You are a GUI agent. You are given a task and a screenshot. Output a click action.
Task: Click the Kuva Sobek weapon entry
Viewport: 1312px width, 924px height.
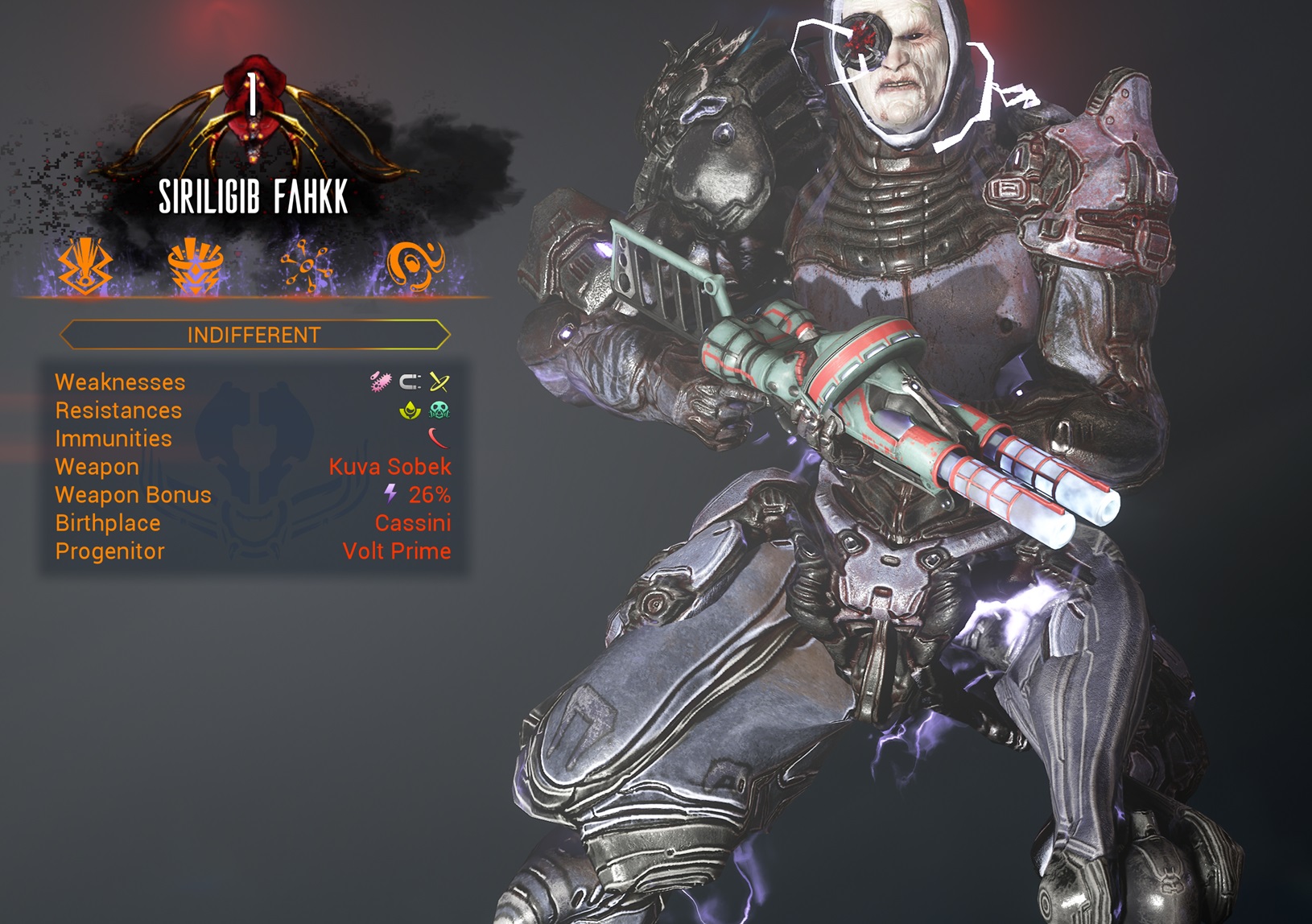(390, 467)
